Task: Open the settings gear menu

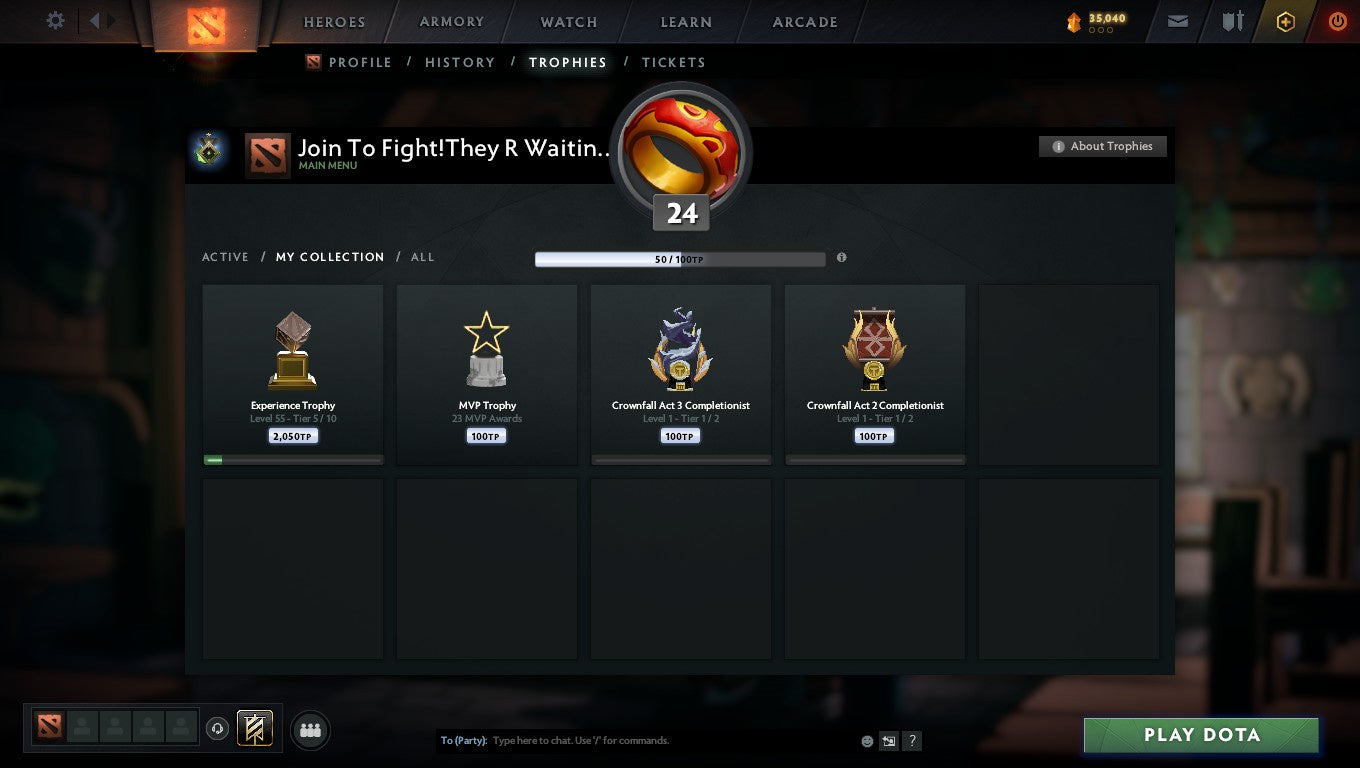Action: 55,21
